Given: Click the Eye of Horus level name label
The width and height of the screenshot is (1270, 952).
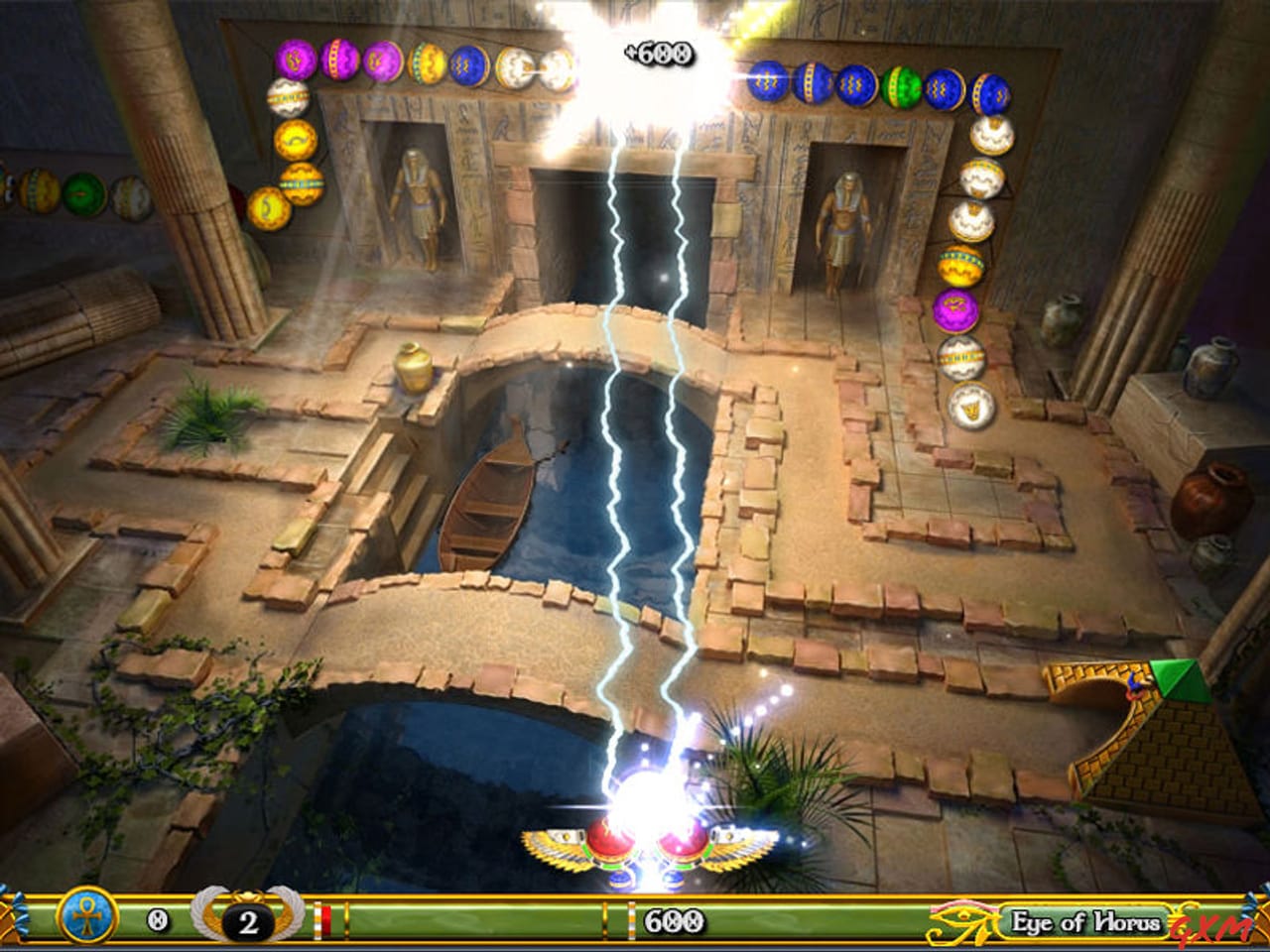Looking at the screenshot, I should click(x=1084, y=920).
